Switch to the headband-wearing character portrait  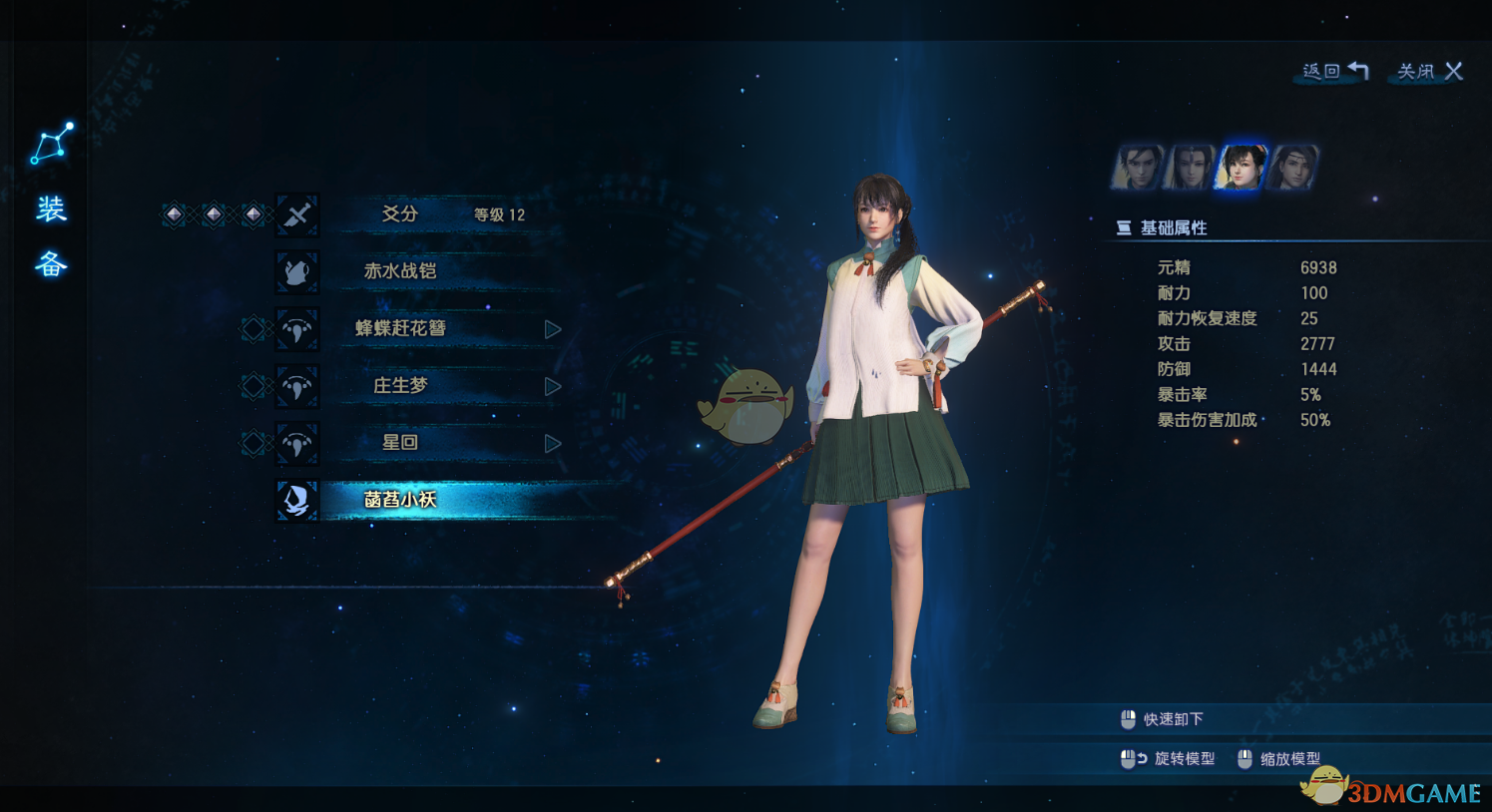pos(1293,167)
